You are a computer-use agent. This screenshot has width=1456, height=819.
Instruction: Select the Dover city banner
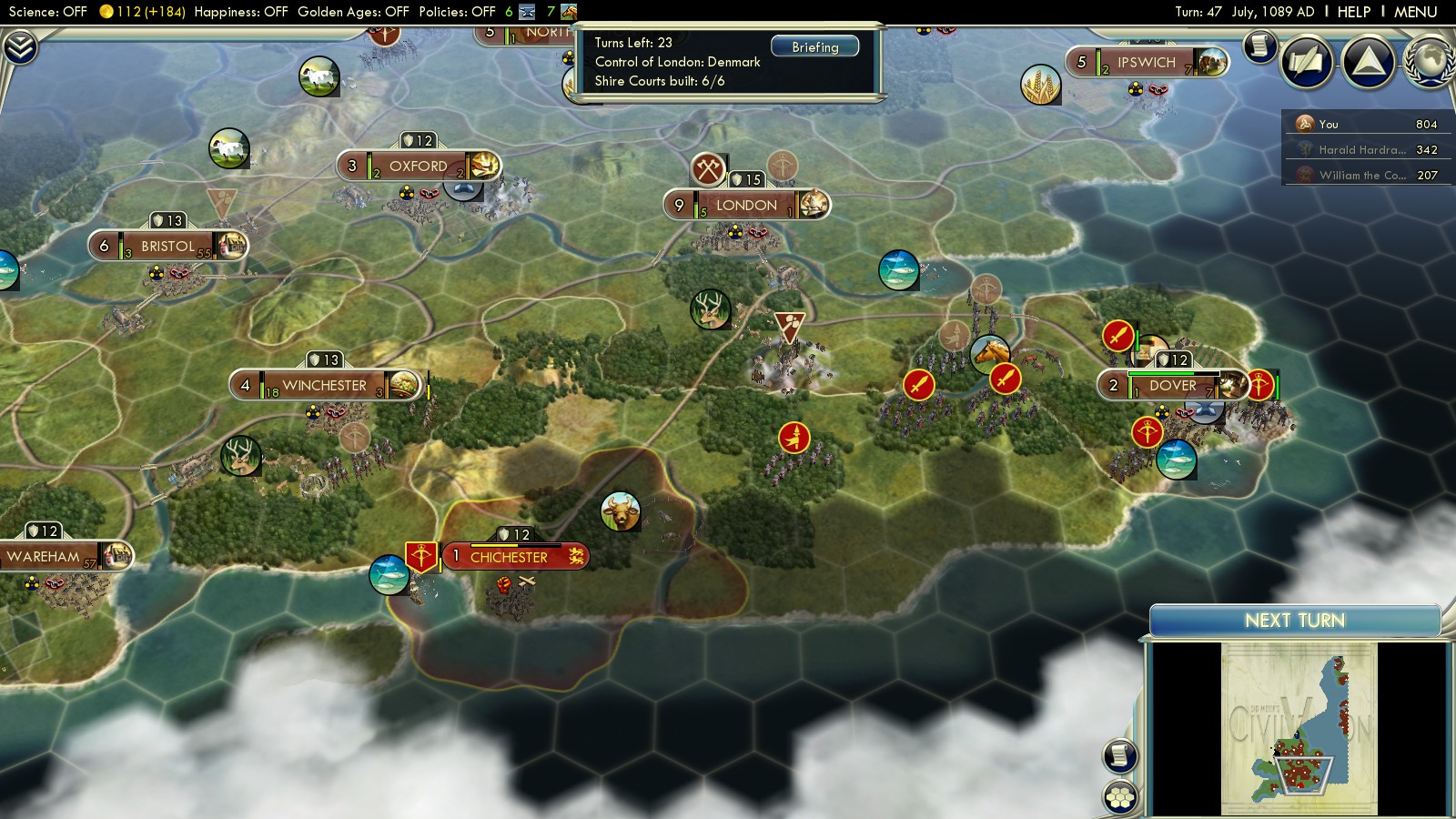point(1172,386)
